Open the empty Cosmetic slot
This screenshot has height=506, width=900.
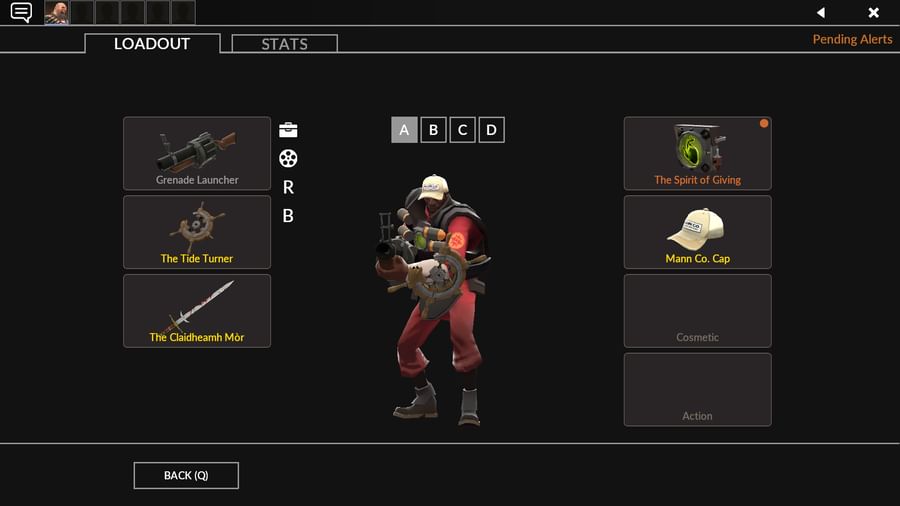click(x=697, y=311)
